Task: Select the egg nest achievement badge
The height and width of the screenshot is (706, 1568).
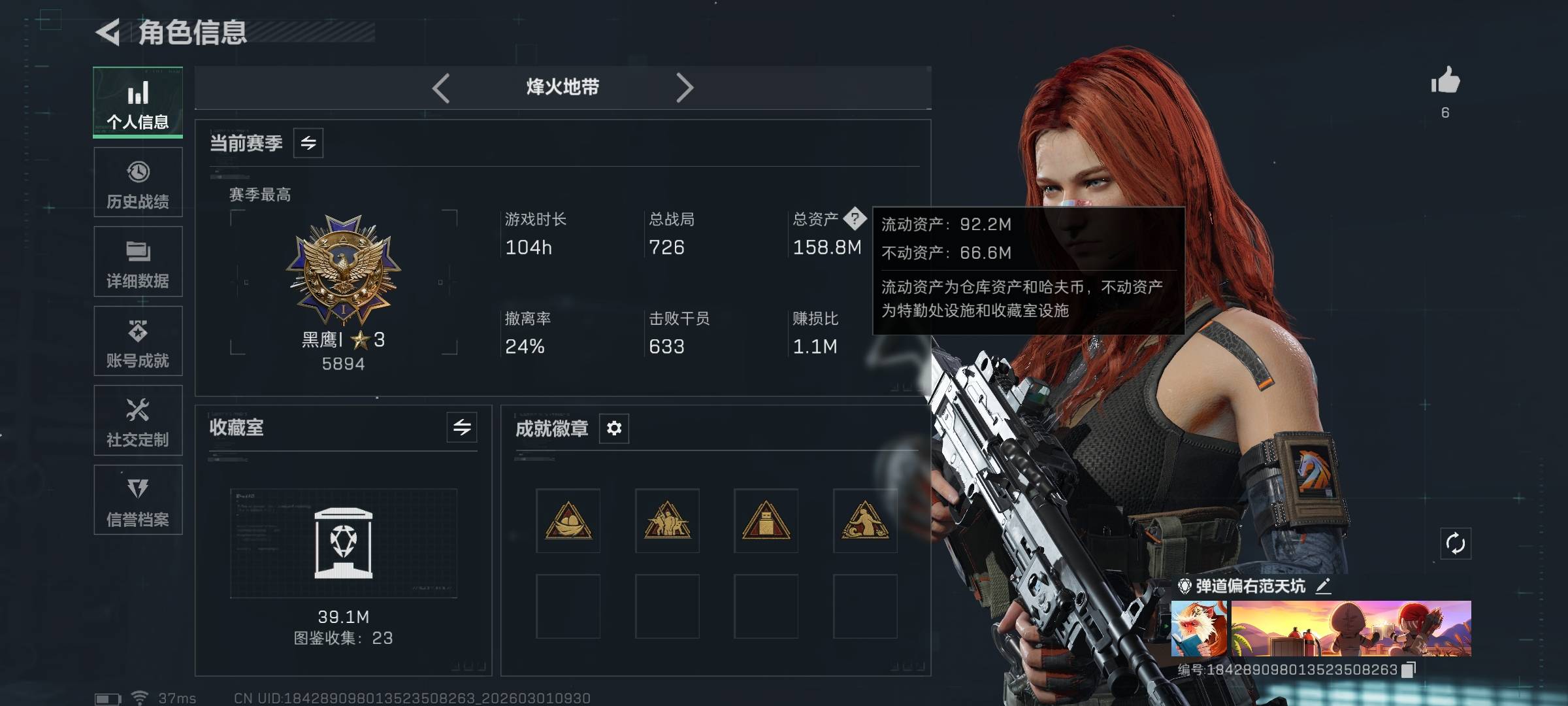Action: click(568, 521)
